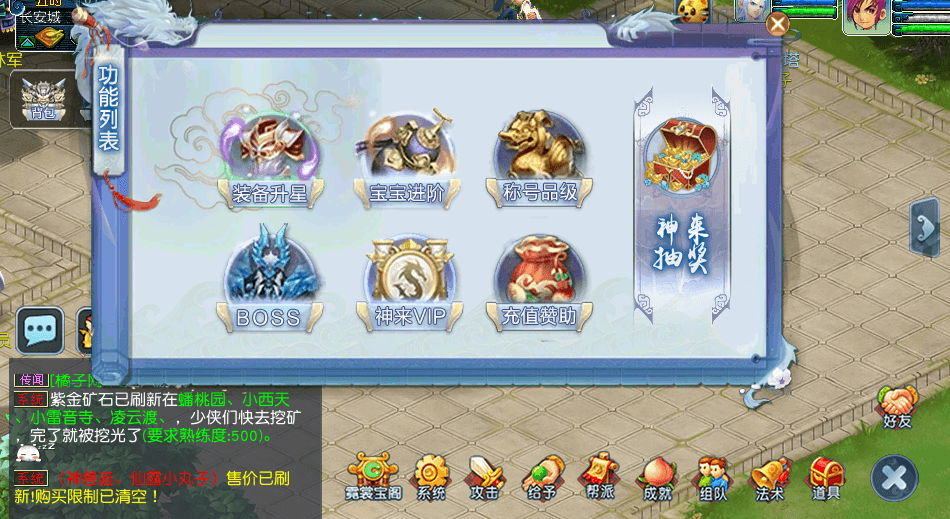Open the 帮派 guild menu
Viewport: 950px width, 519px height.
tap(600, 477)
